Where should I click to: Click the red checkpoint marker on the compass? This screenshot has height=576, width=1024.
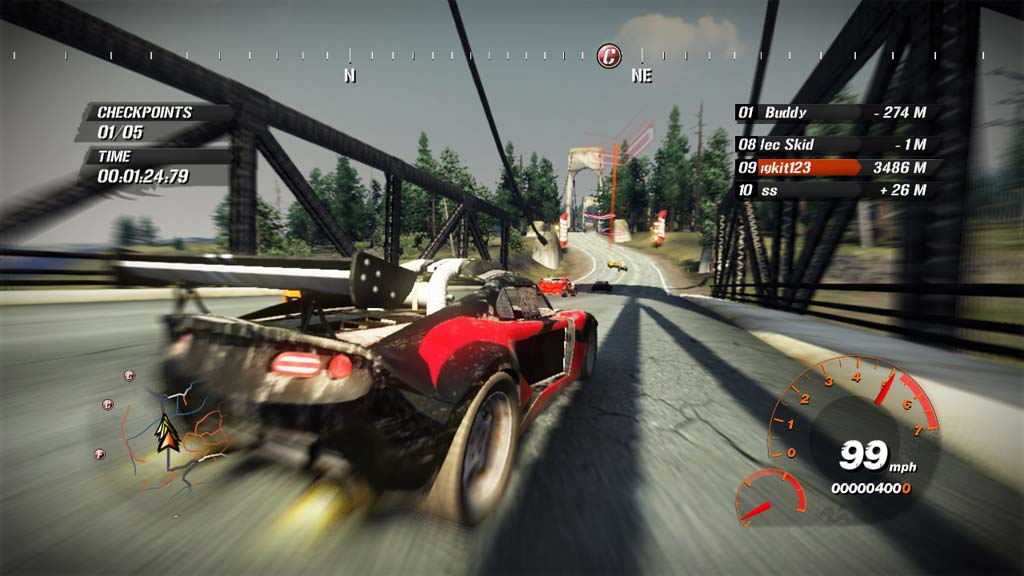608,56
